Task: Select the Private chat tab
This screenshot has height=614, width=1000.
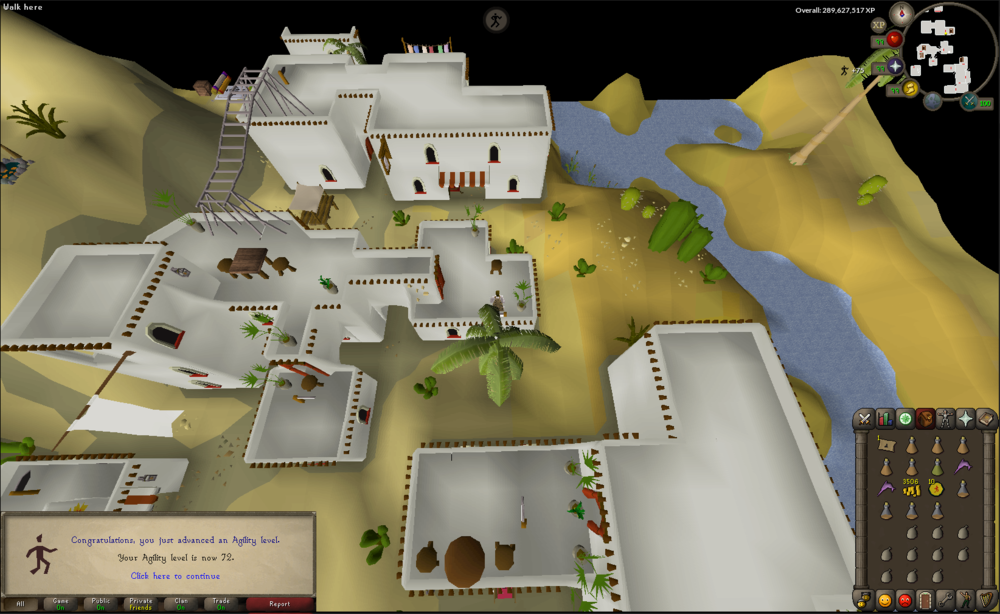Action: [x=140, y=604]
